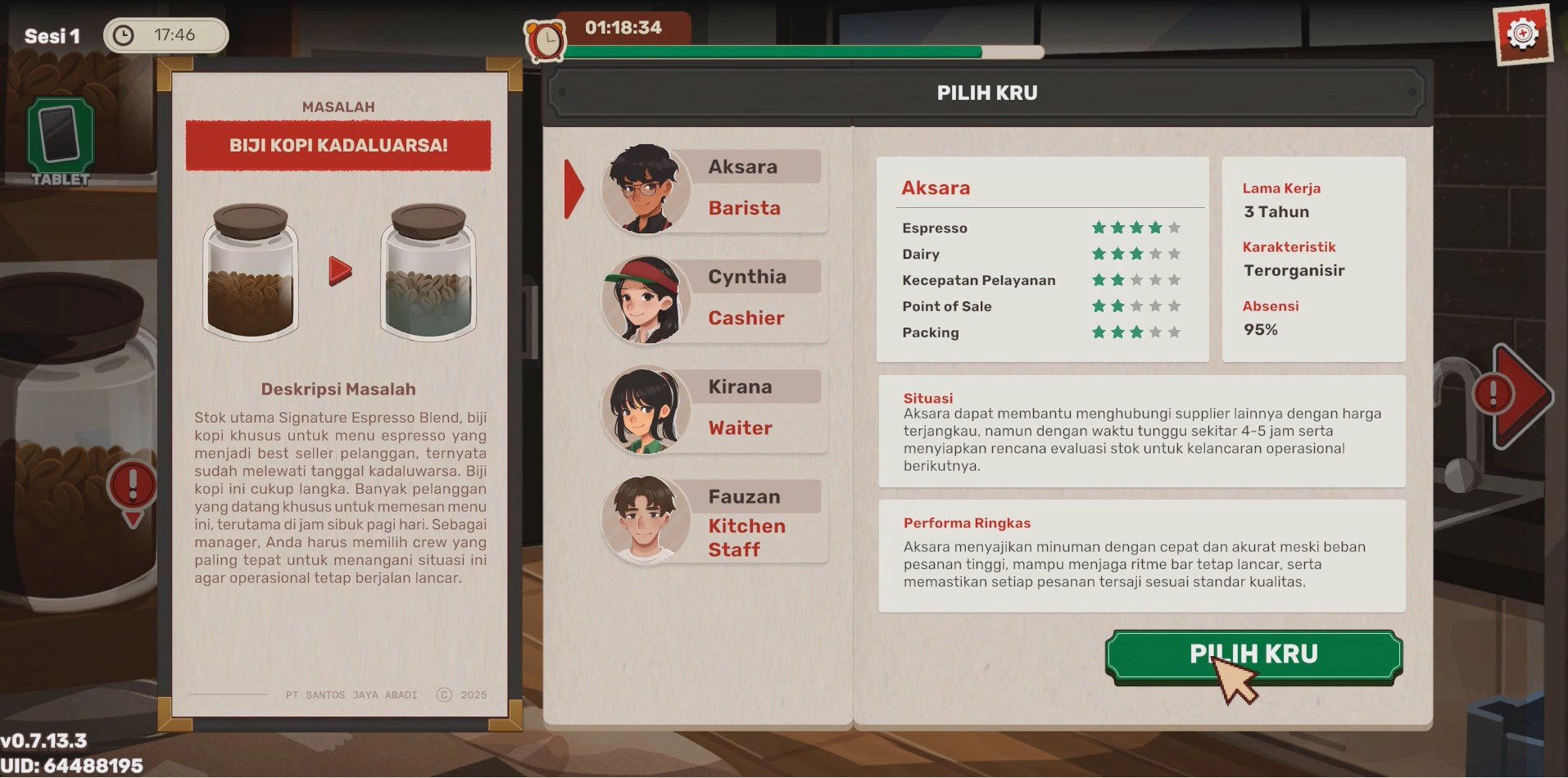Click the exclamation marker on the jar
Image resolution: width=1568 pixels, height=778 pixels.
click(x=132, y=488)
